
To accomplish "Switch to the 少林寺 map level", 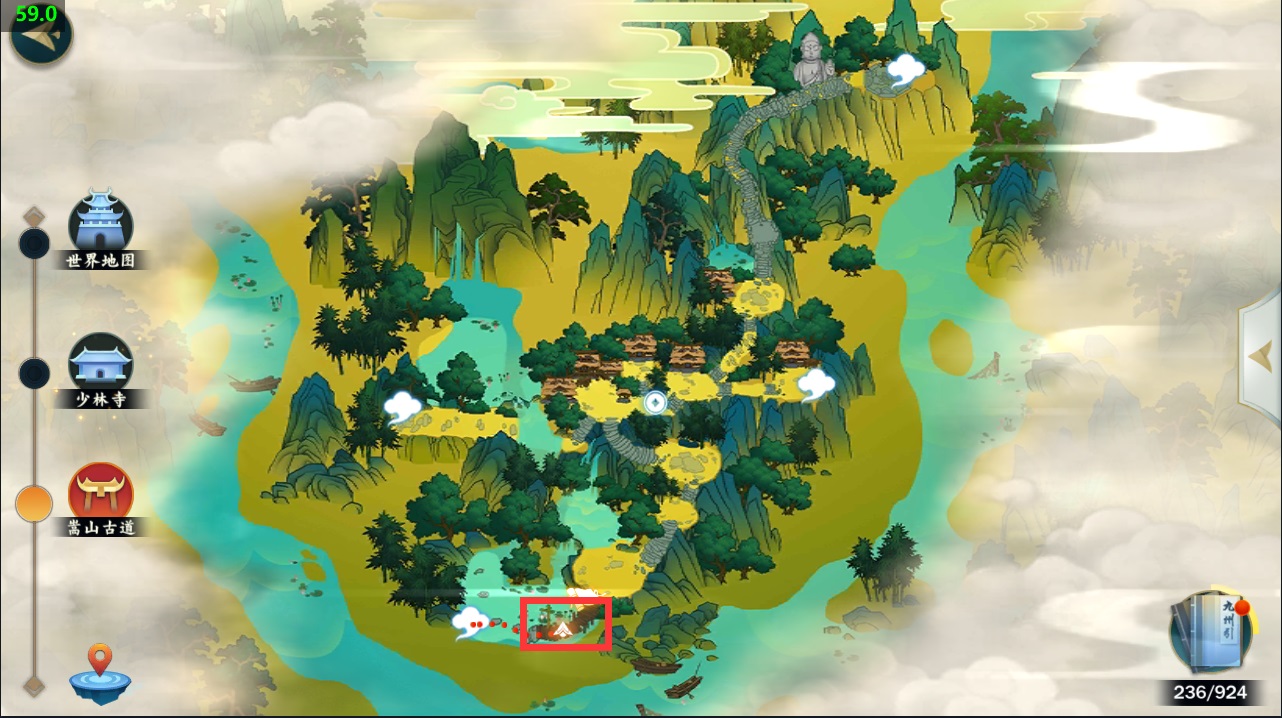I will click(100, 362).
